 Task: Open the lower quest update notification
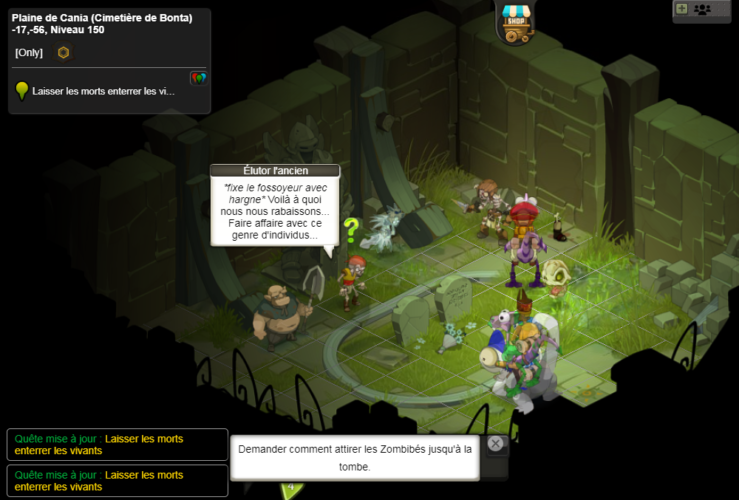click(x=117, y=481)
